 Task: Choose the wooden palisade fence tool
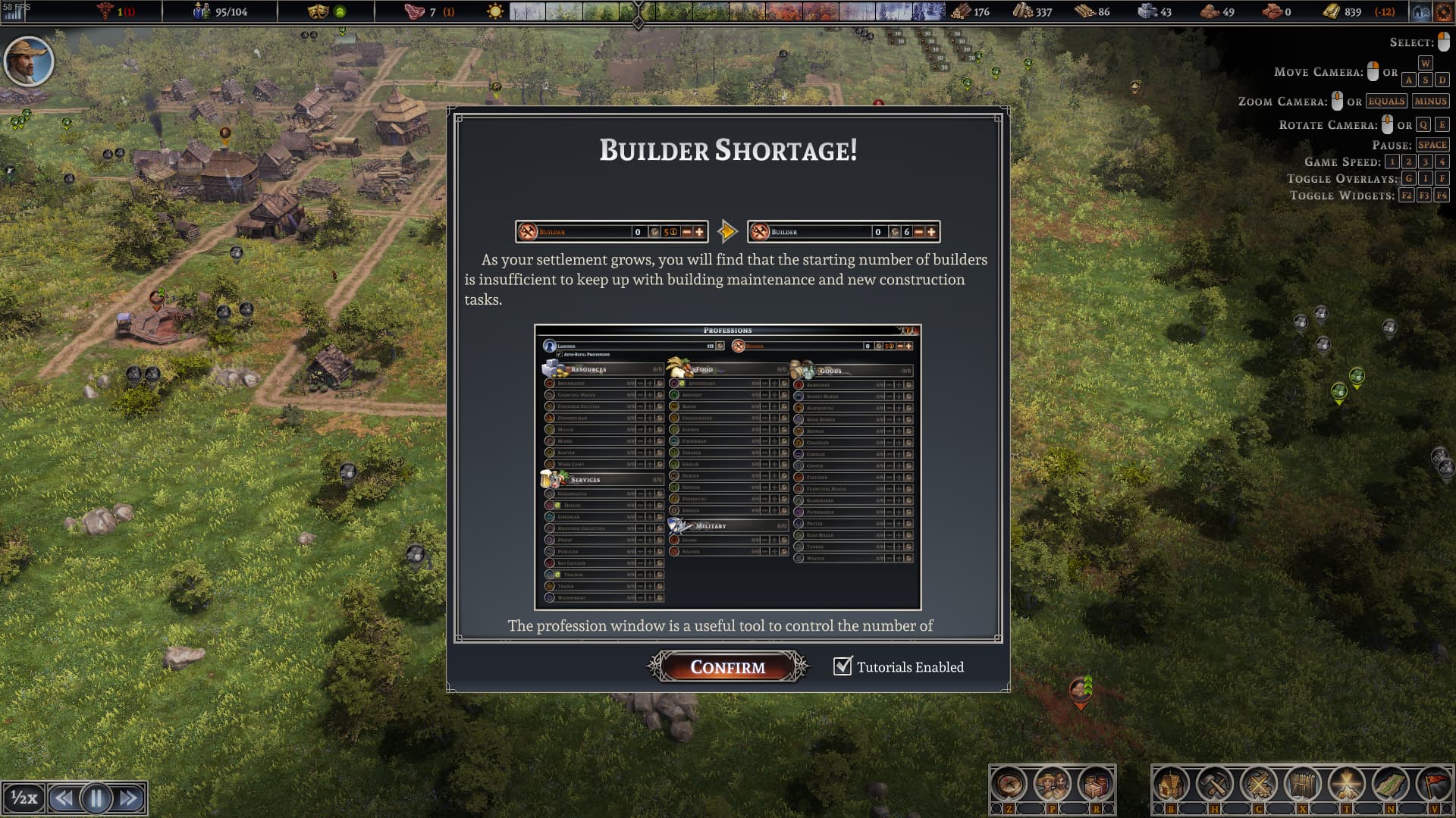tap(1302, 785)
